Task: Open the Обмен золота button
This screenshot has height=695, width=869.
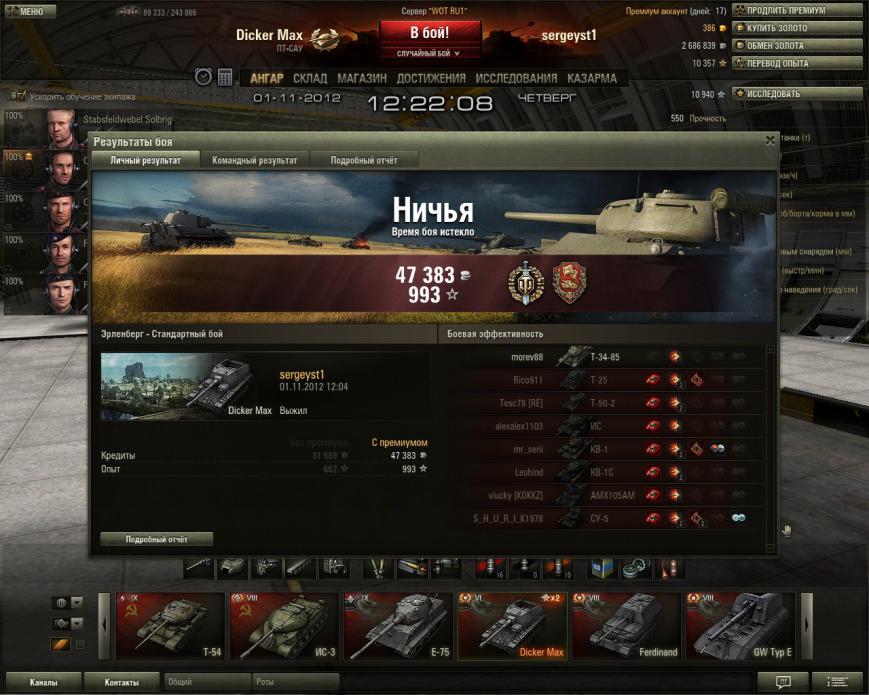Action: click(x=797, y=45)
